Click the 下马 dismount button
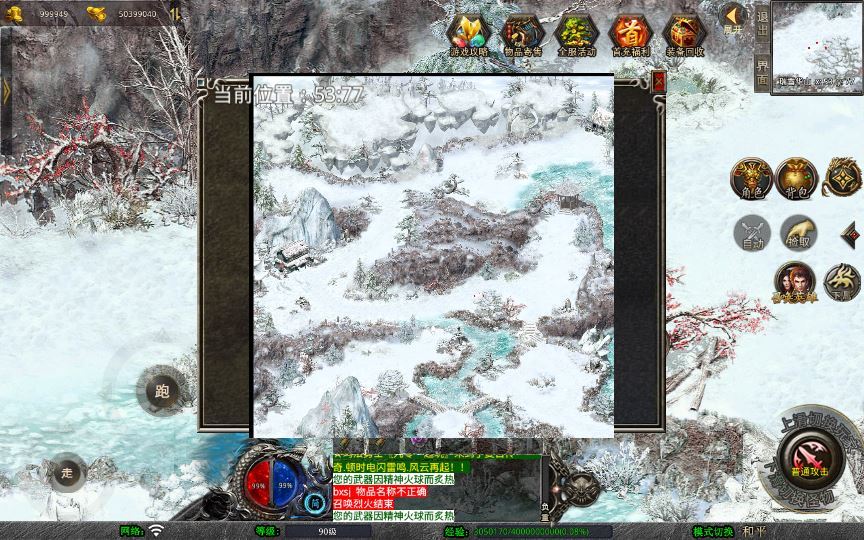This screenshot has height=540, width=864. coord(842,281)
